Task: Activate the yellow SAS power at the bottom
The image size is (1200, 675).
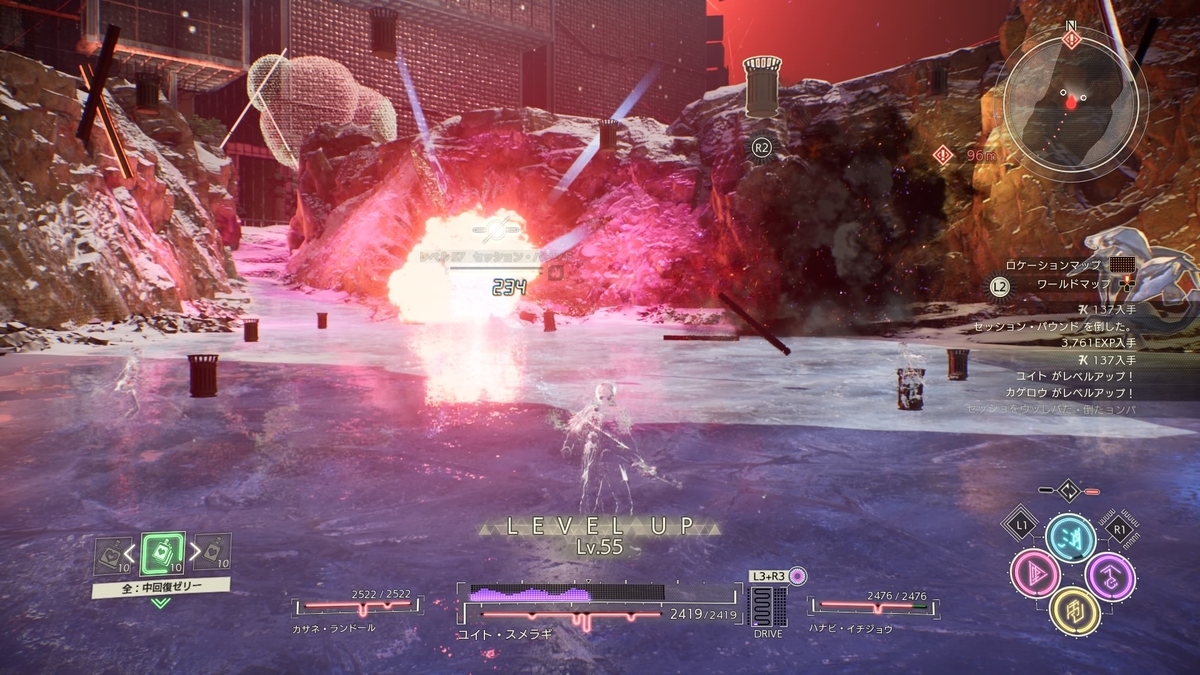Action: 1073,610
